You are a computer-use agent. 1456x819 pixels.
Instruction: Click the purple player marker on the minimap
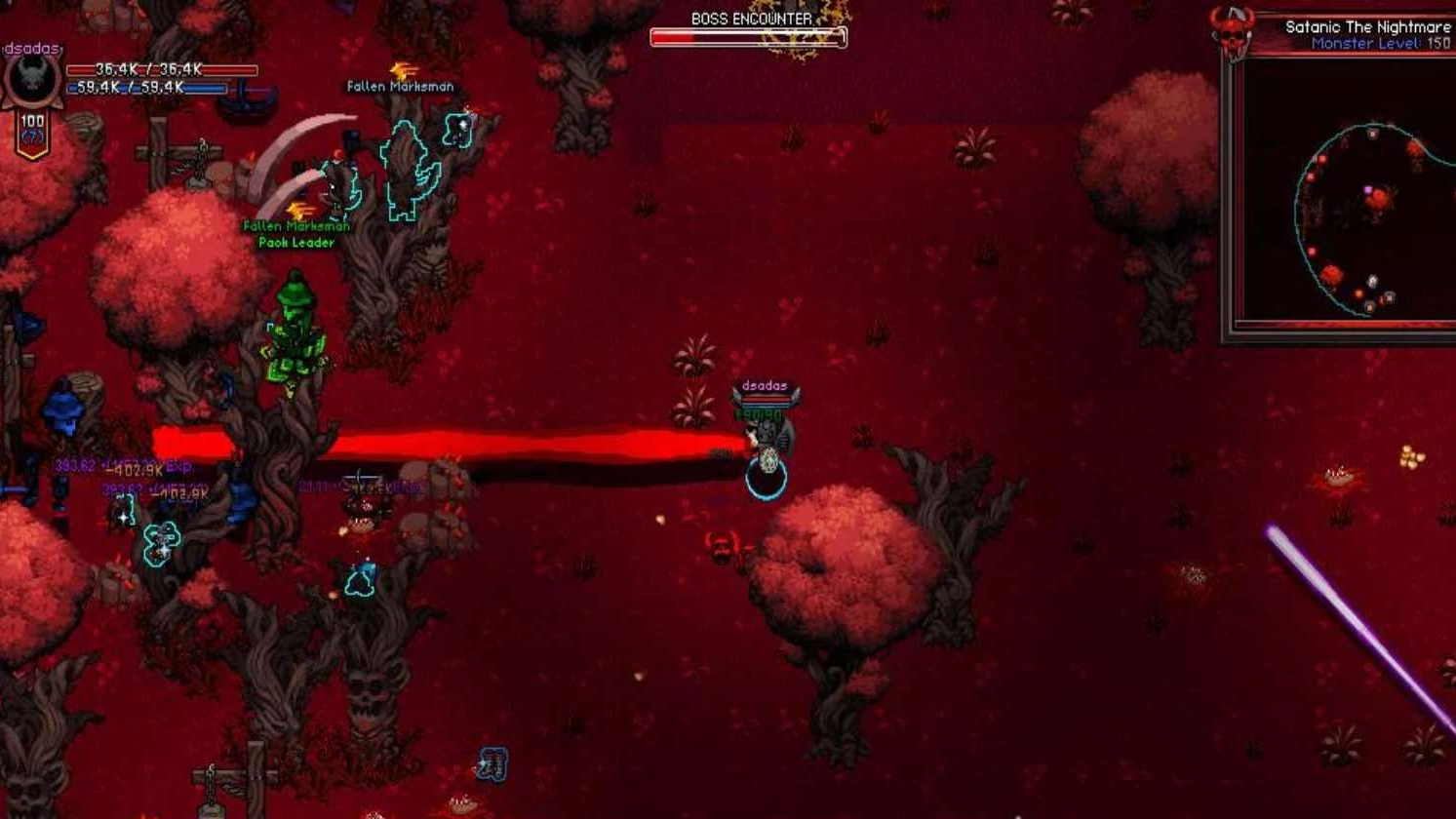(1367, 189)
